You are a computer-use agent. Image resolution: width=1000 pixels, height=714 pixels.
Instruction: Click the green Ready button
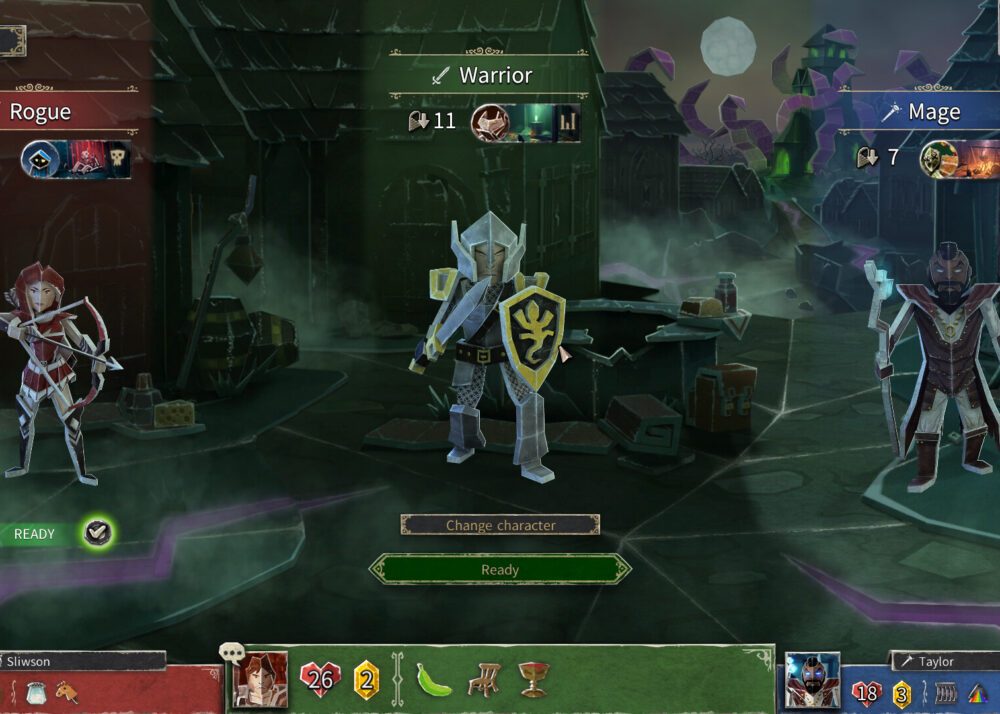(500, 569)
